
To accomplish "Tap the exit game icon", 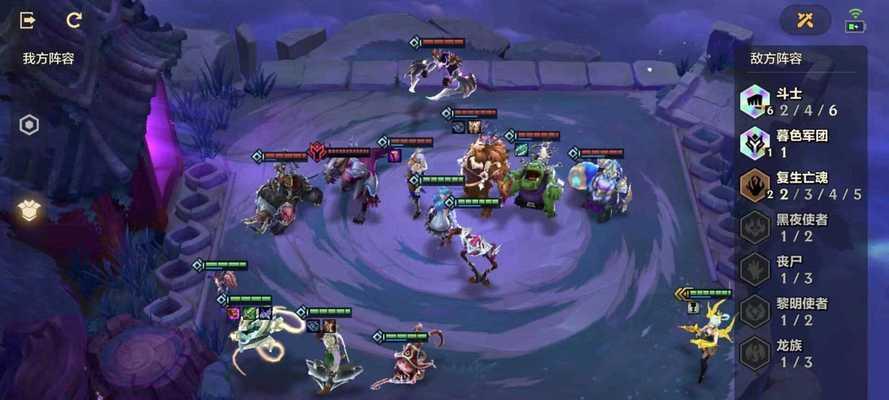I will tap(28, 20).
